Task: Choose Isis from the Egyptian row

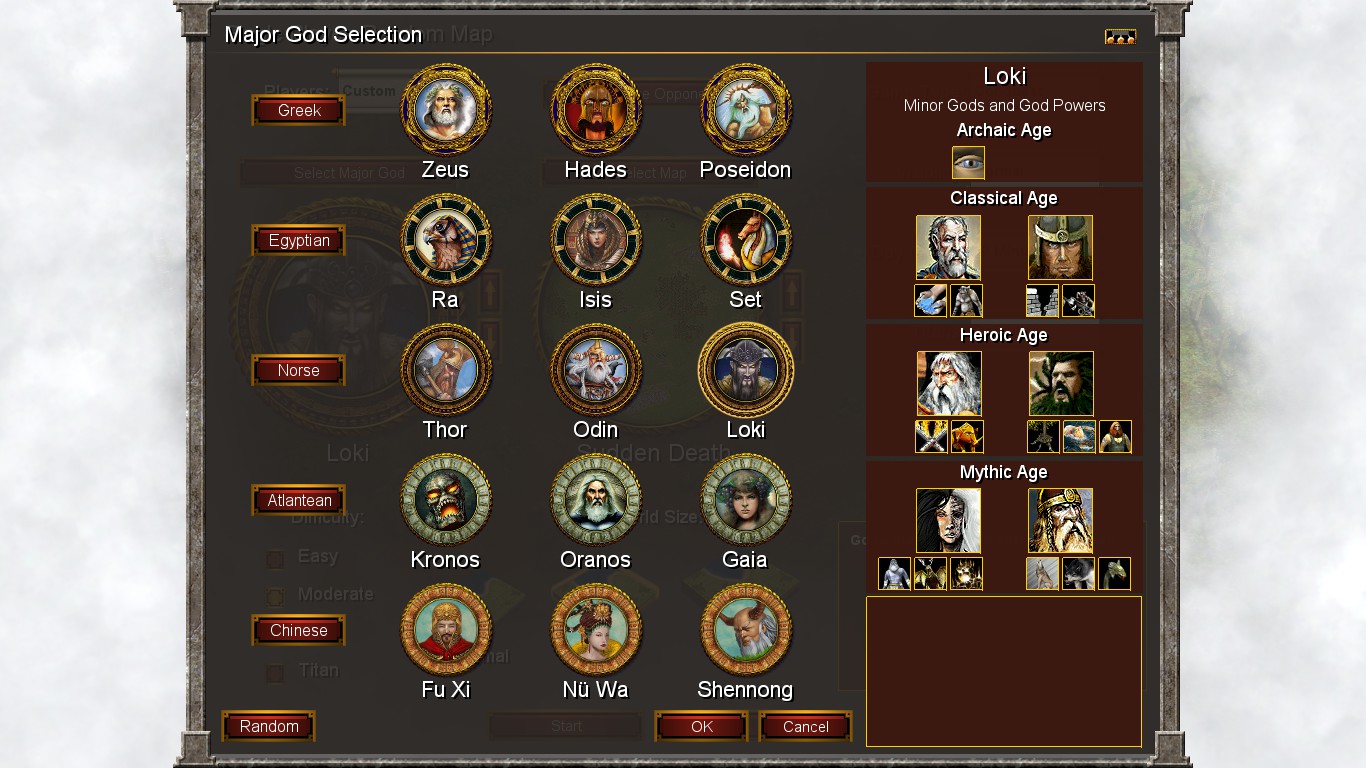Action: (596, 240)
